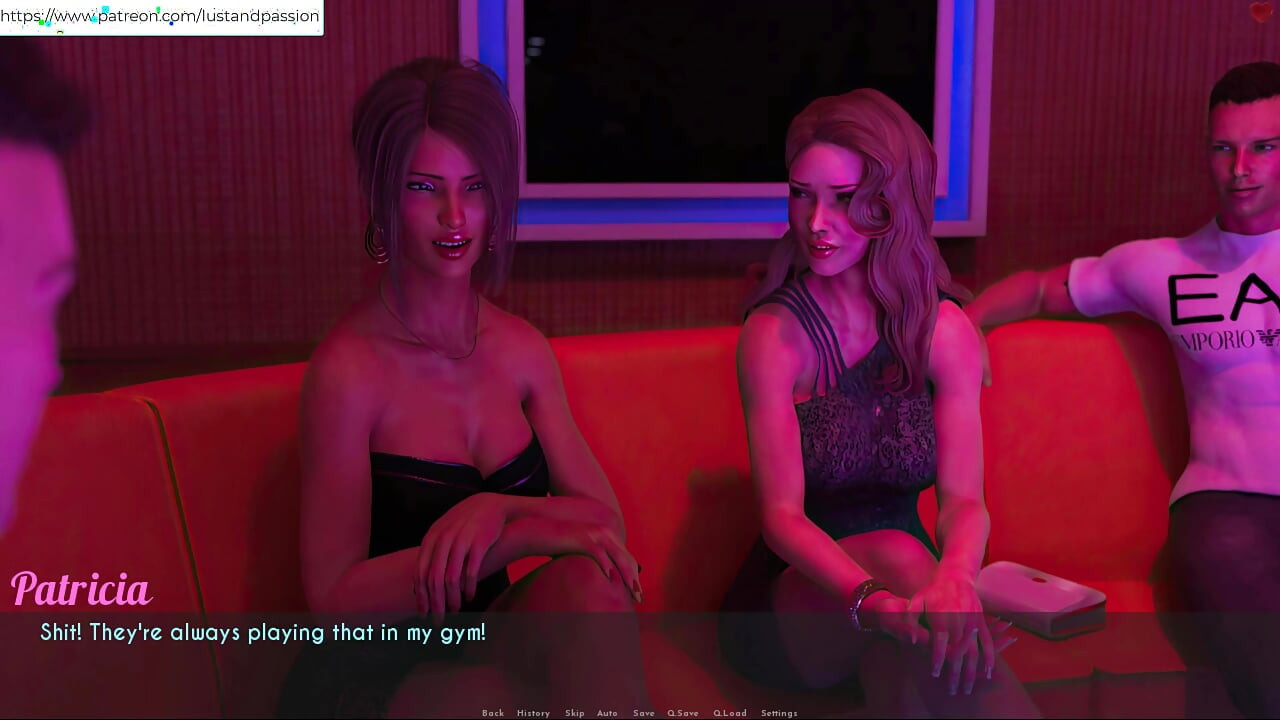
Task: Follow the Patreon link for lustandpassion
Action: (160, 16)
